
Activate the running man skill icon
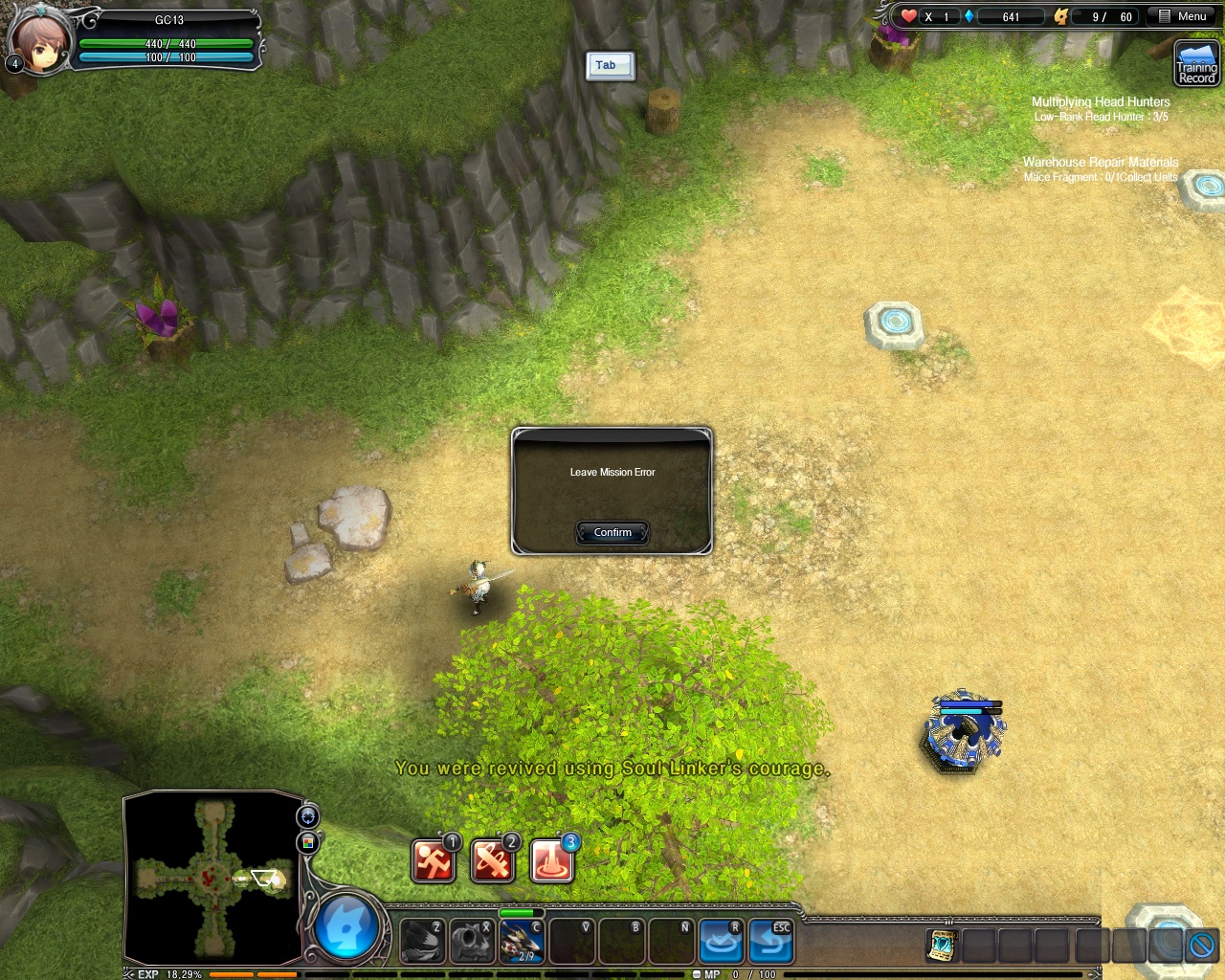(434, 860)
